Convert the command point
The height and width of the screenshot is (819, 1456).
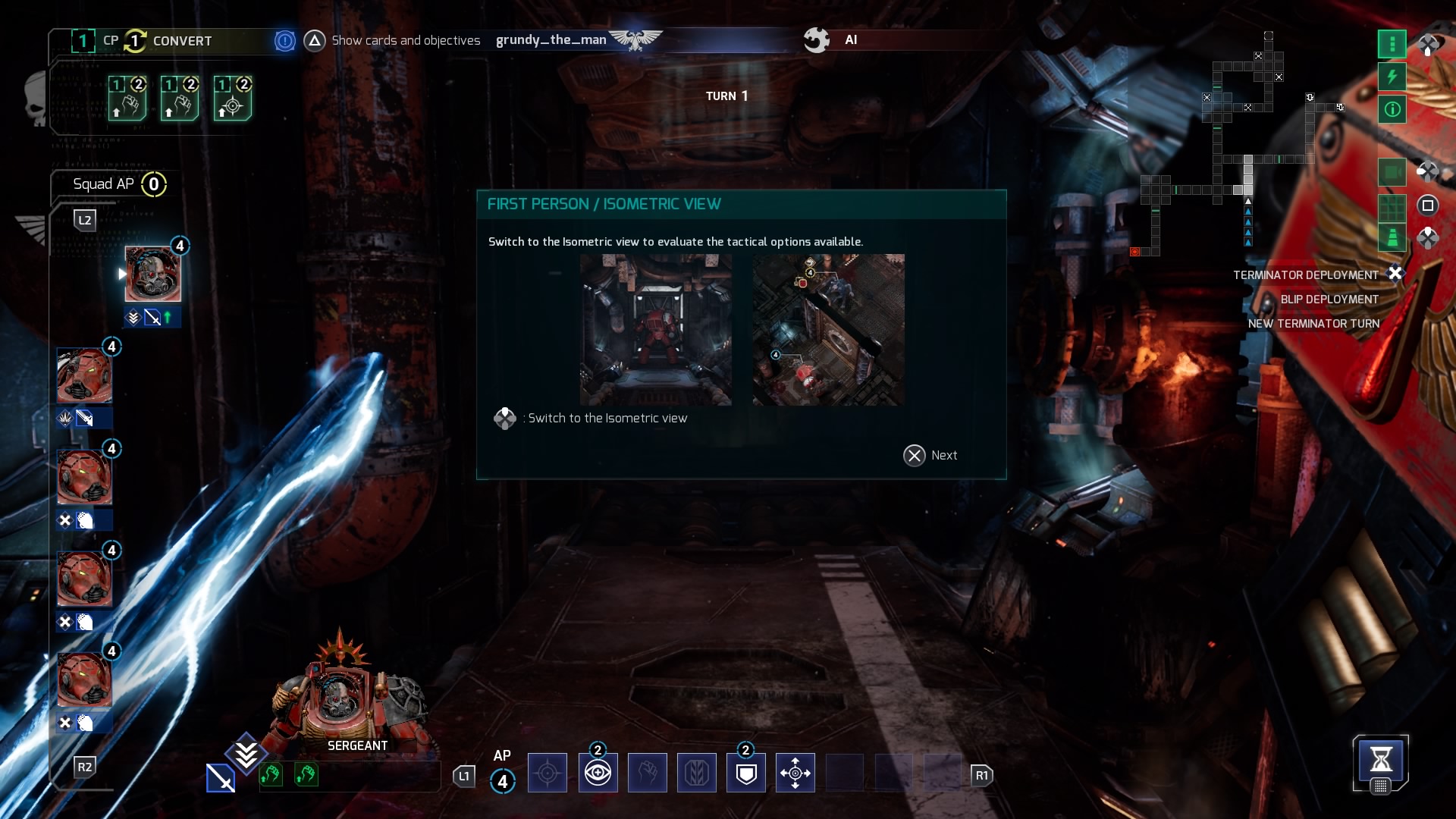pyautogui.click(x=181, y=41)
